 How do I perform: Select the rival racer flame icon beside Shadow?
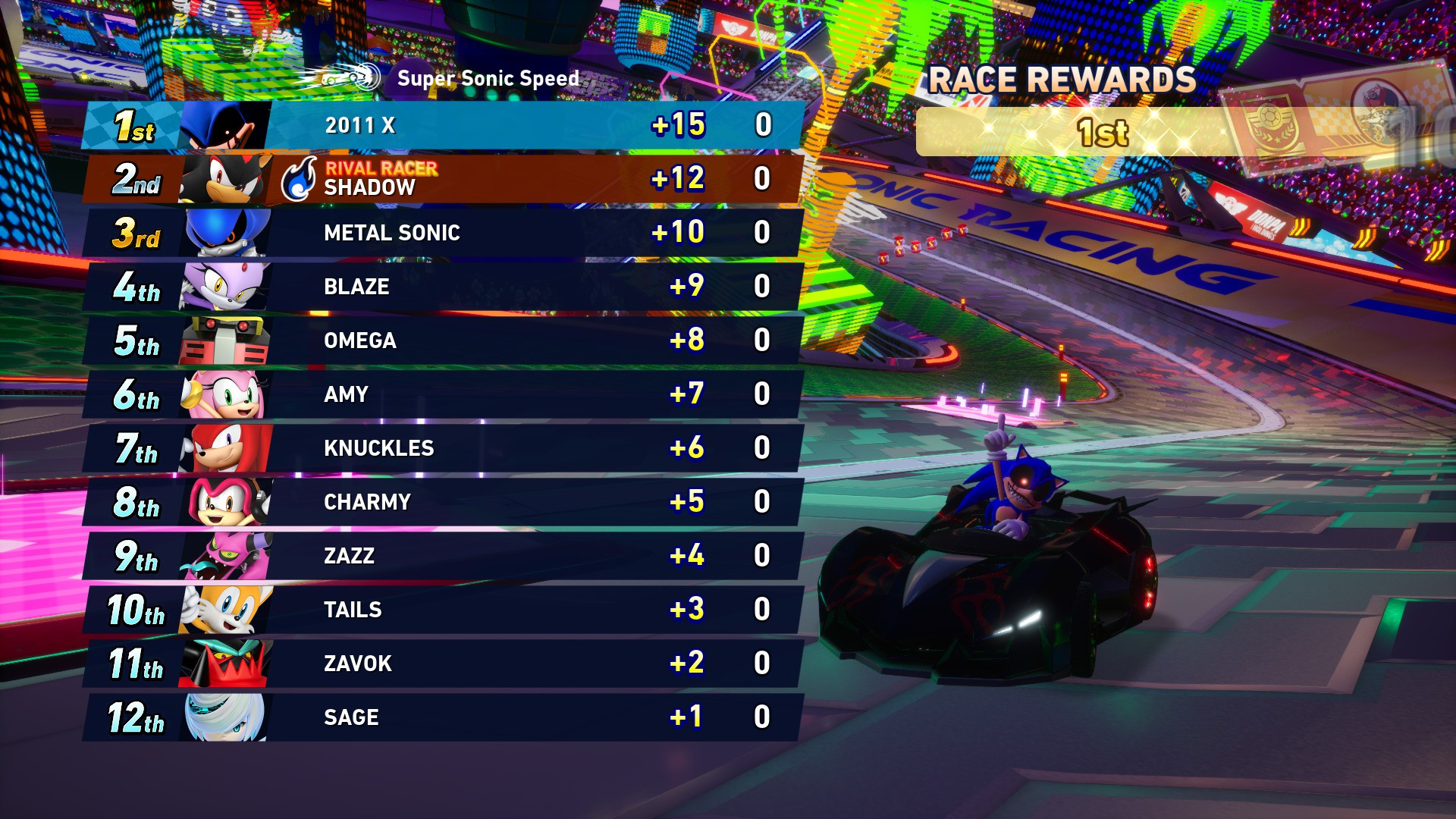point(298,179)
